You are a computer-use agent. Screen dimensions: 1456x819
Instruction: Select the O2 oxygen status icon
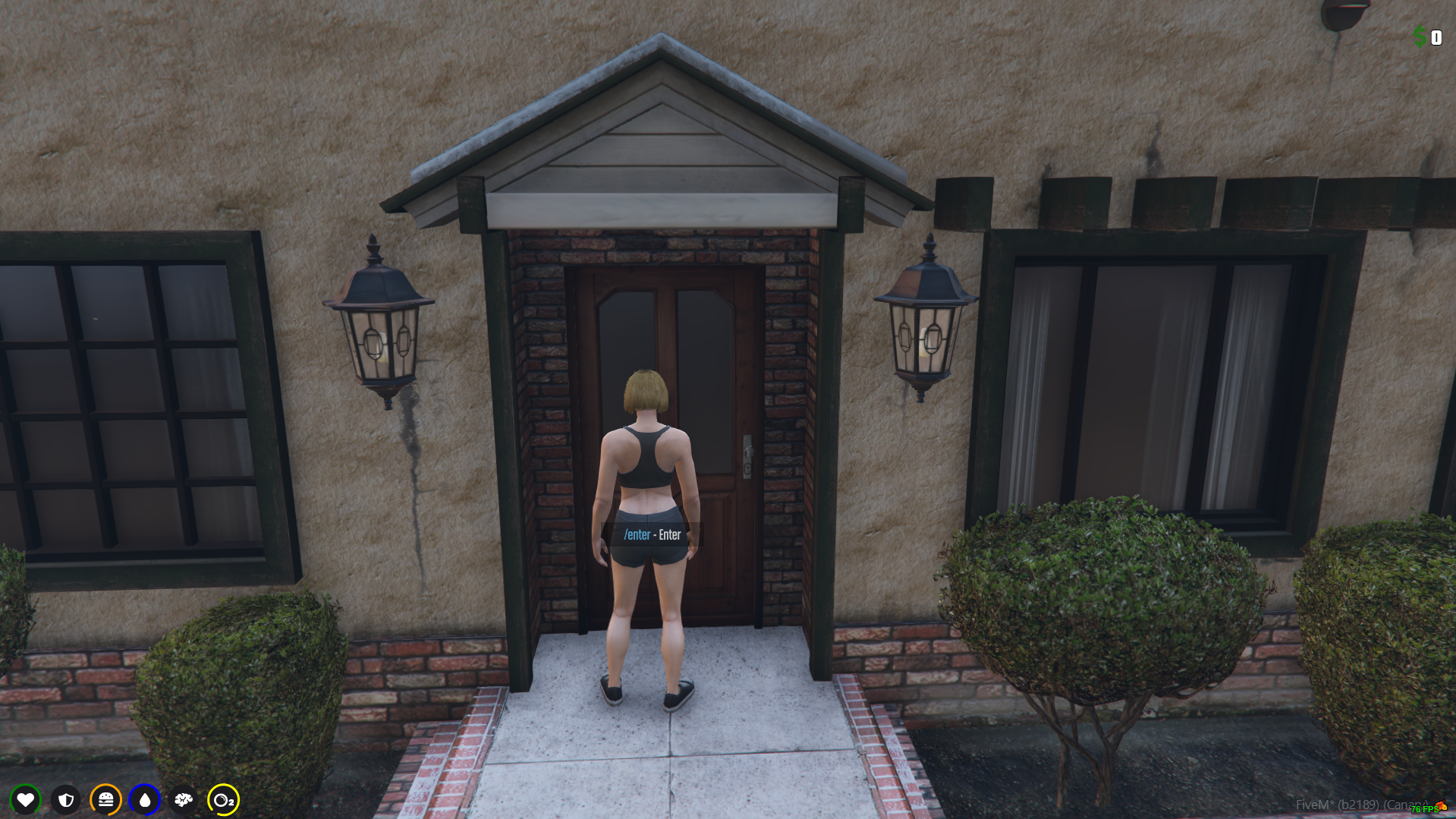(x=223, y=799)
